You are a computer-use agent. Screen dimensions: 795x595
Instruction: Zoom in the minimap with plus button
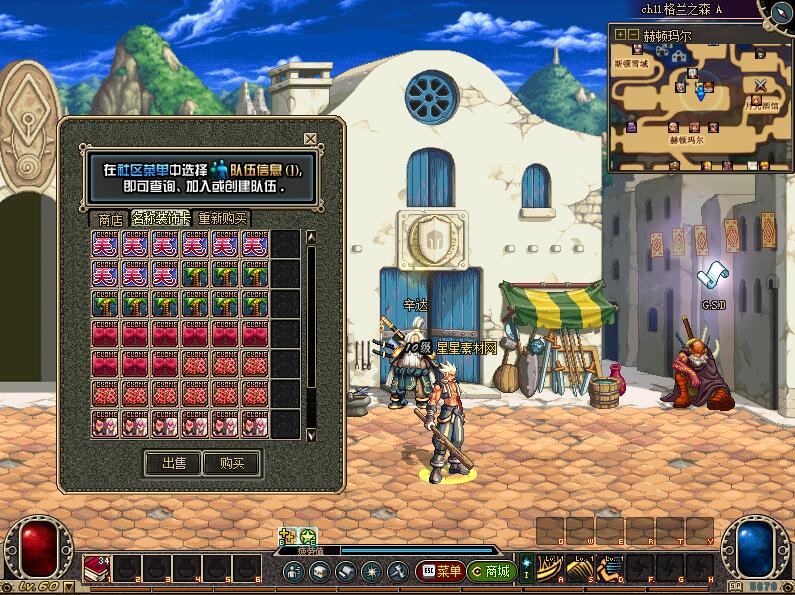[620, 34]
